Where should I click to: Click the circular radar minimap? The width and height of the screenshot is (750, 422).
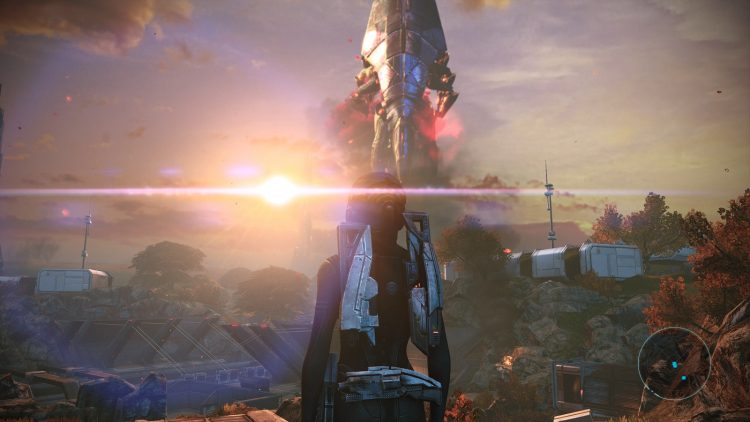[x=675, y=363]
